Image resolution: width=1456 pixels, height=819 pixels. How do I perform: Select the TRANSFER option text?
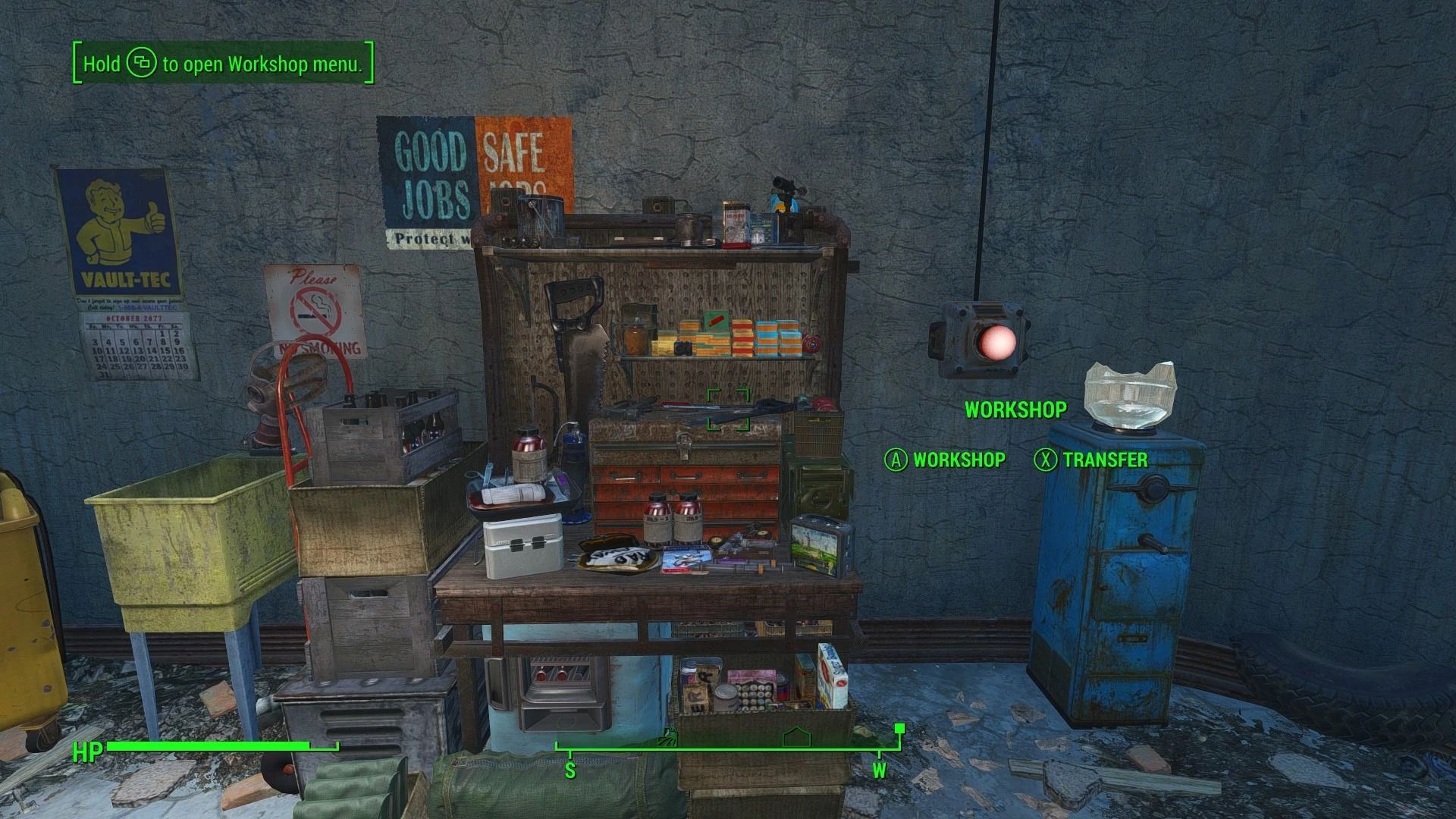(x=1106, y=460)
